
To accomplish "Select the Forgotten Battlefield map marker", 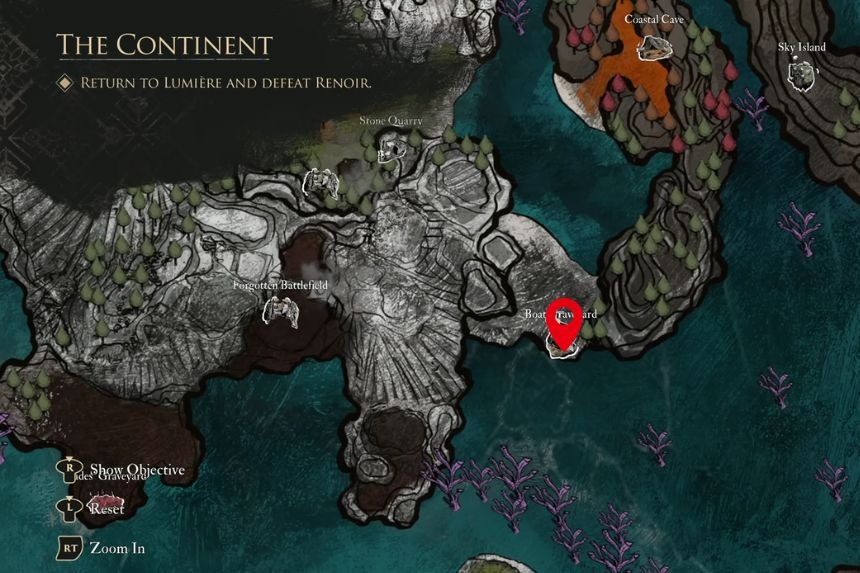I will click(280, 311).
